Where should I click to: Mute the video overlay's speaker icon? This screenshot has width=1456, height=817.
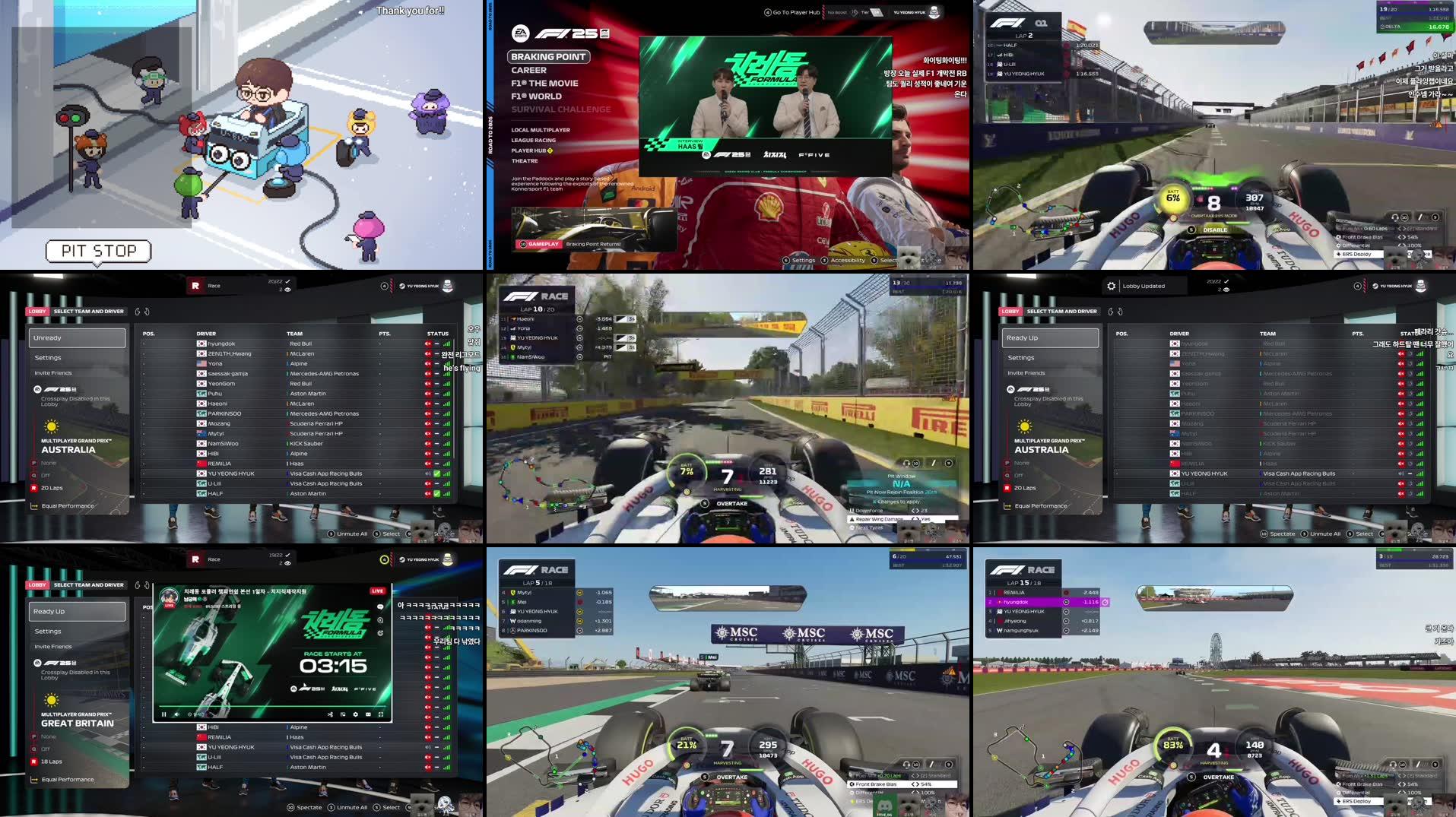(x=176, y=714)
